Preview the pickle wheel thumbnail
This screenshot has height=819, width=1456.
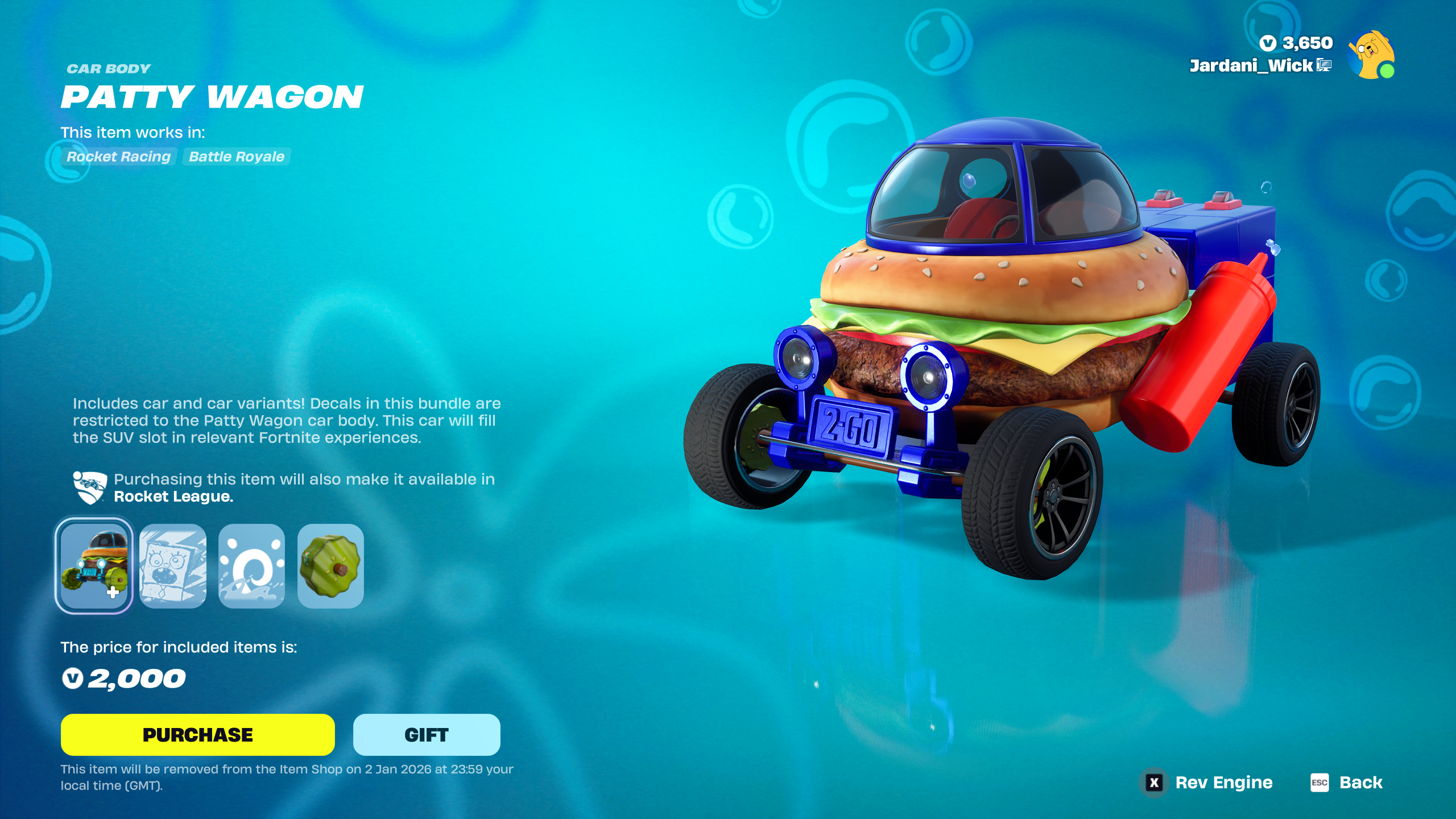pyautogui.click(x=330, y=565)
